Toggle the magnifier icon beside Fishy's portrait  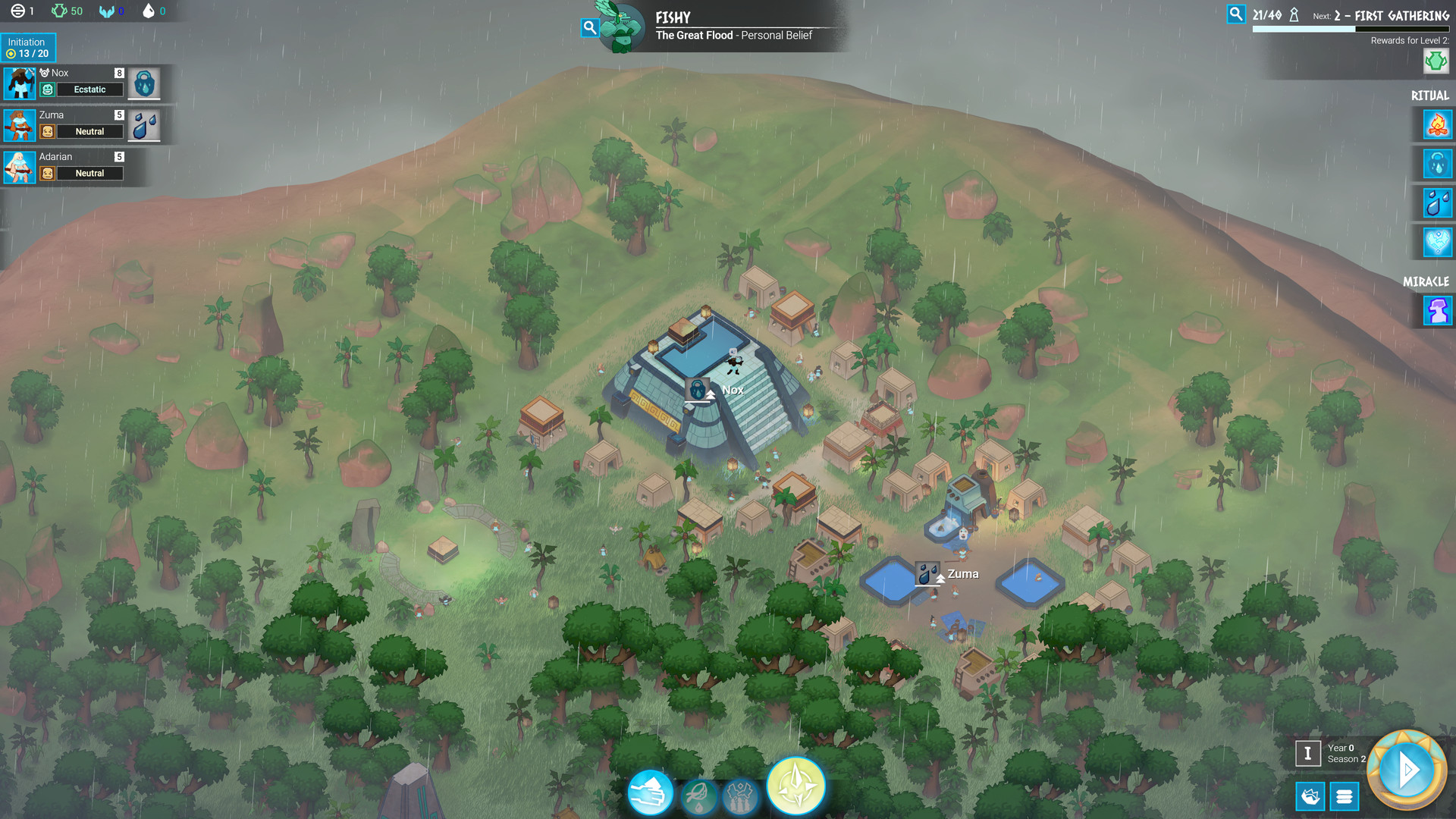coord(590,27)
